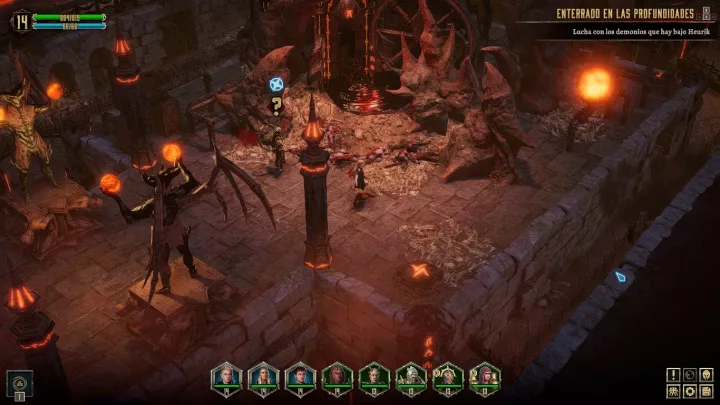Click the level 14 badge

(x=18, y=20)
